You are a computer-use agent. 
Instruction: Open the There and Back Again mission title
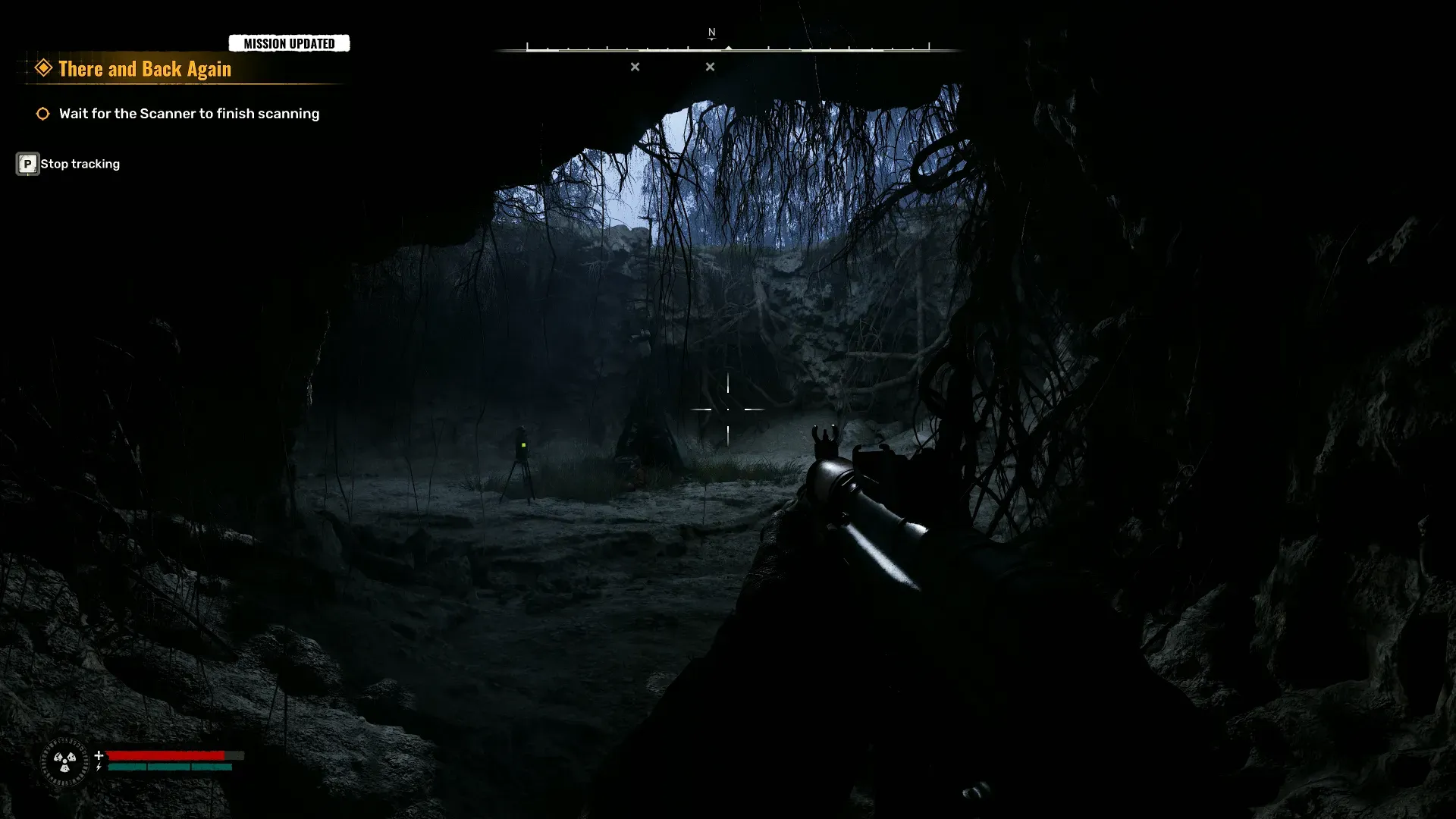point(145,69)
